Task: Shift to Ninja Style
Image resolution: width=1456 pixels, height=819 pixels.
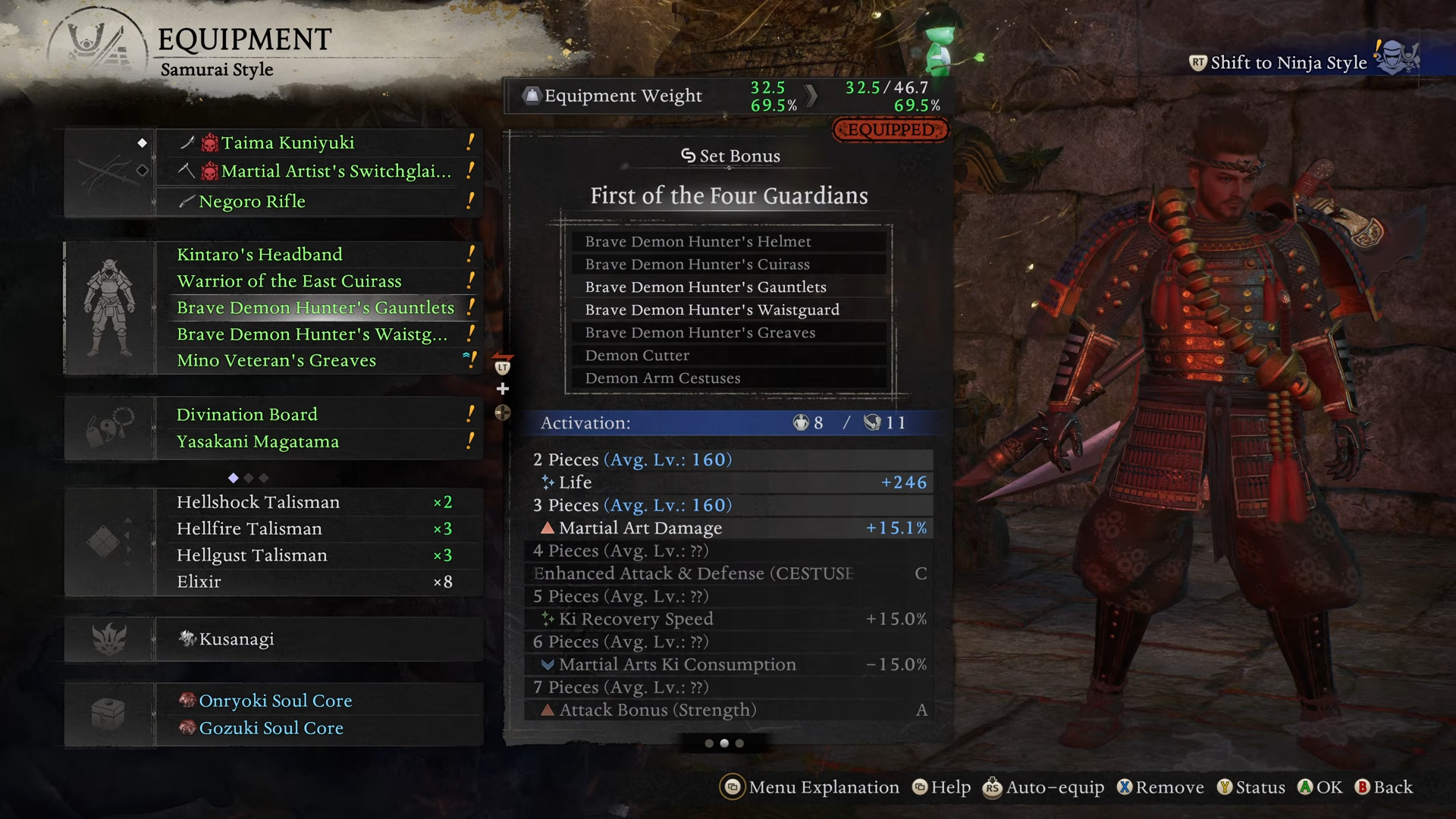Action: pyautogui.click(x=1288, y=62)
